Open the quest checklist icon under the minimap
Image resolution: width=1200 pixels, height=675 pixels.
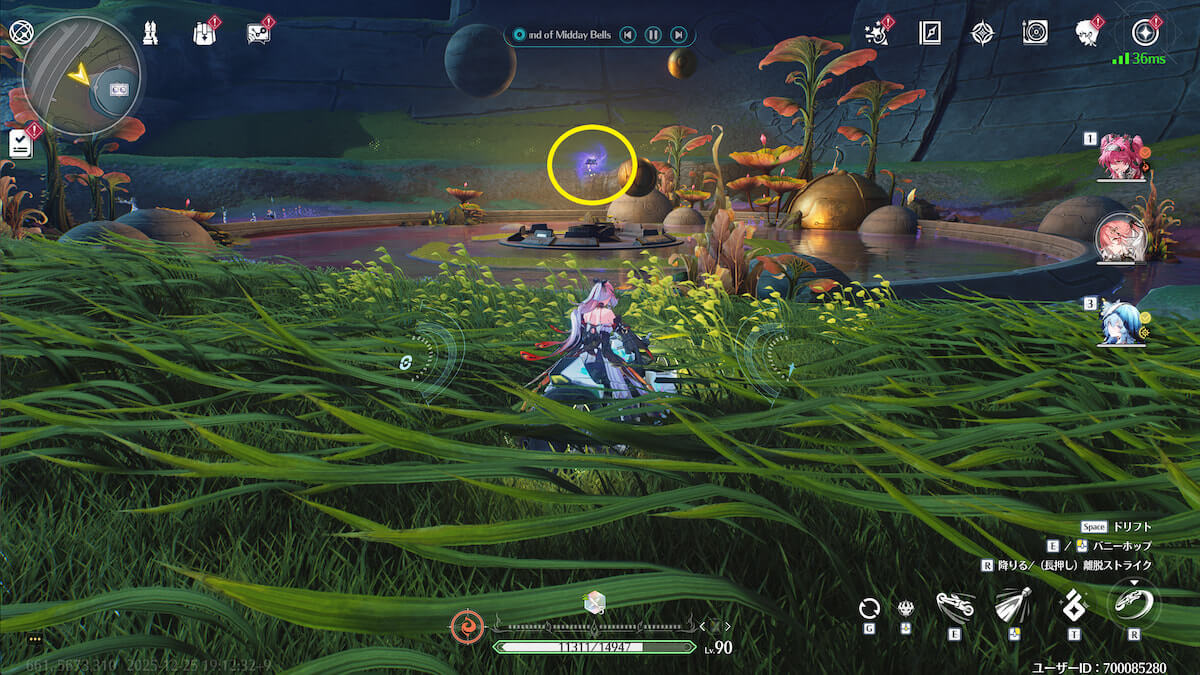coord(20,143)
